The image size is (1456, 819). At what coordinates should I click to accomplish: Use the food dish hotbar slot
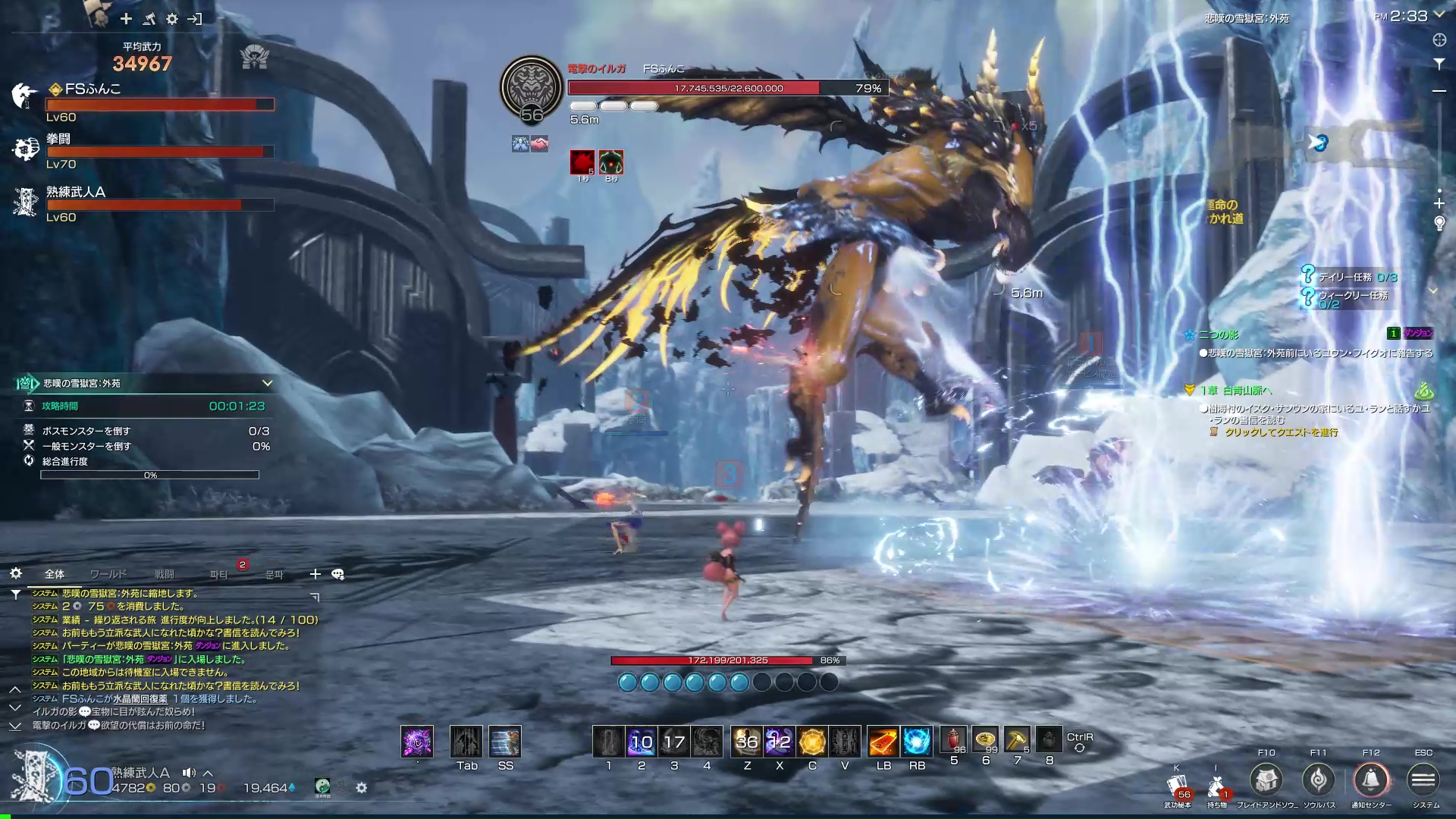click(985, 740)
